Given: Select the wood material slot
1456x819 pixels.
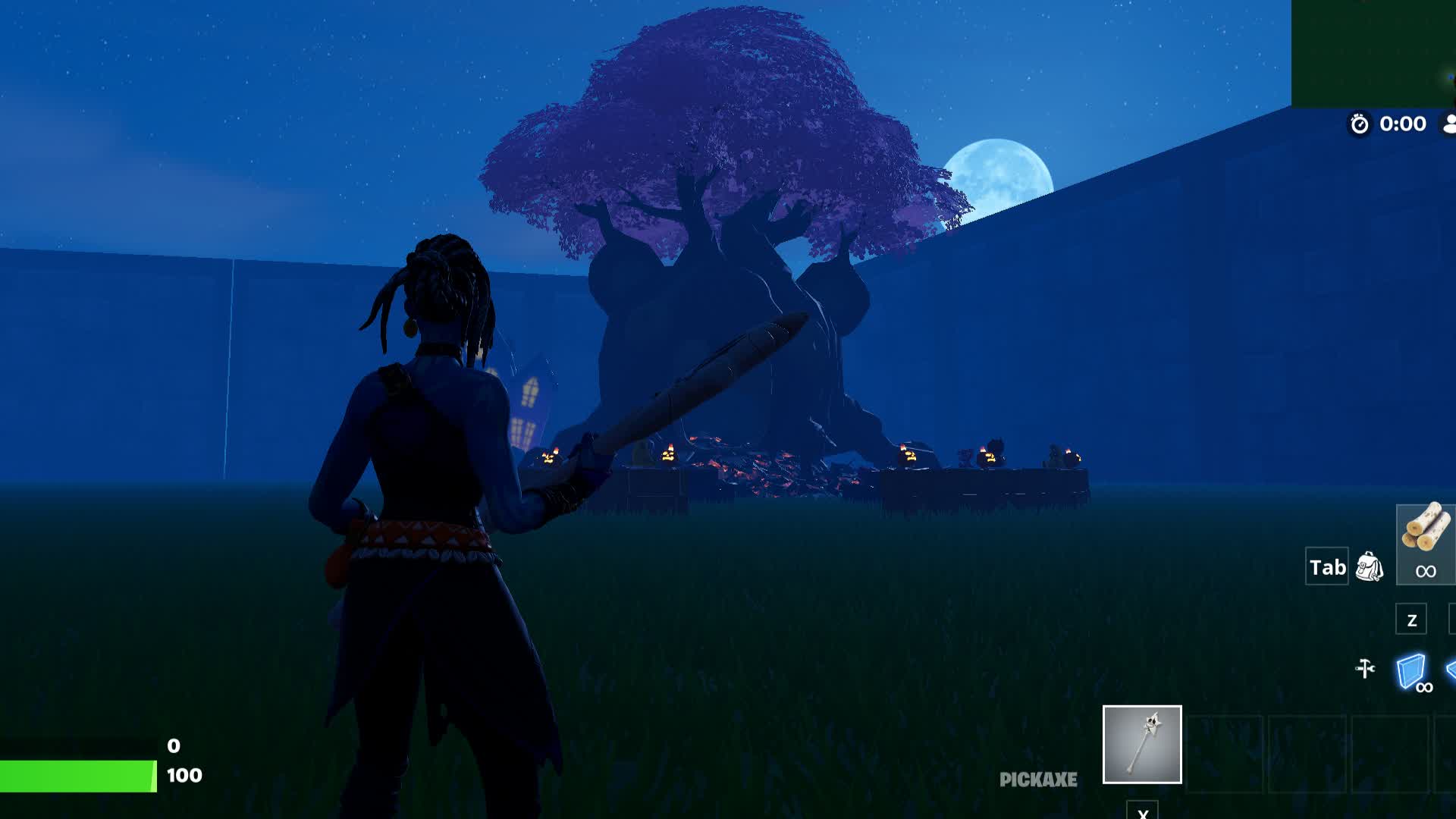Looking at the screenshot, I should (x=1425, y=543).
